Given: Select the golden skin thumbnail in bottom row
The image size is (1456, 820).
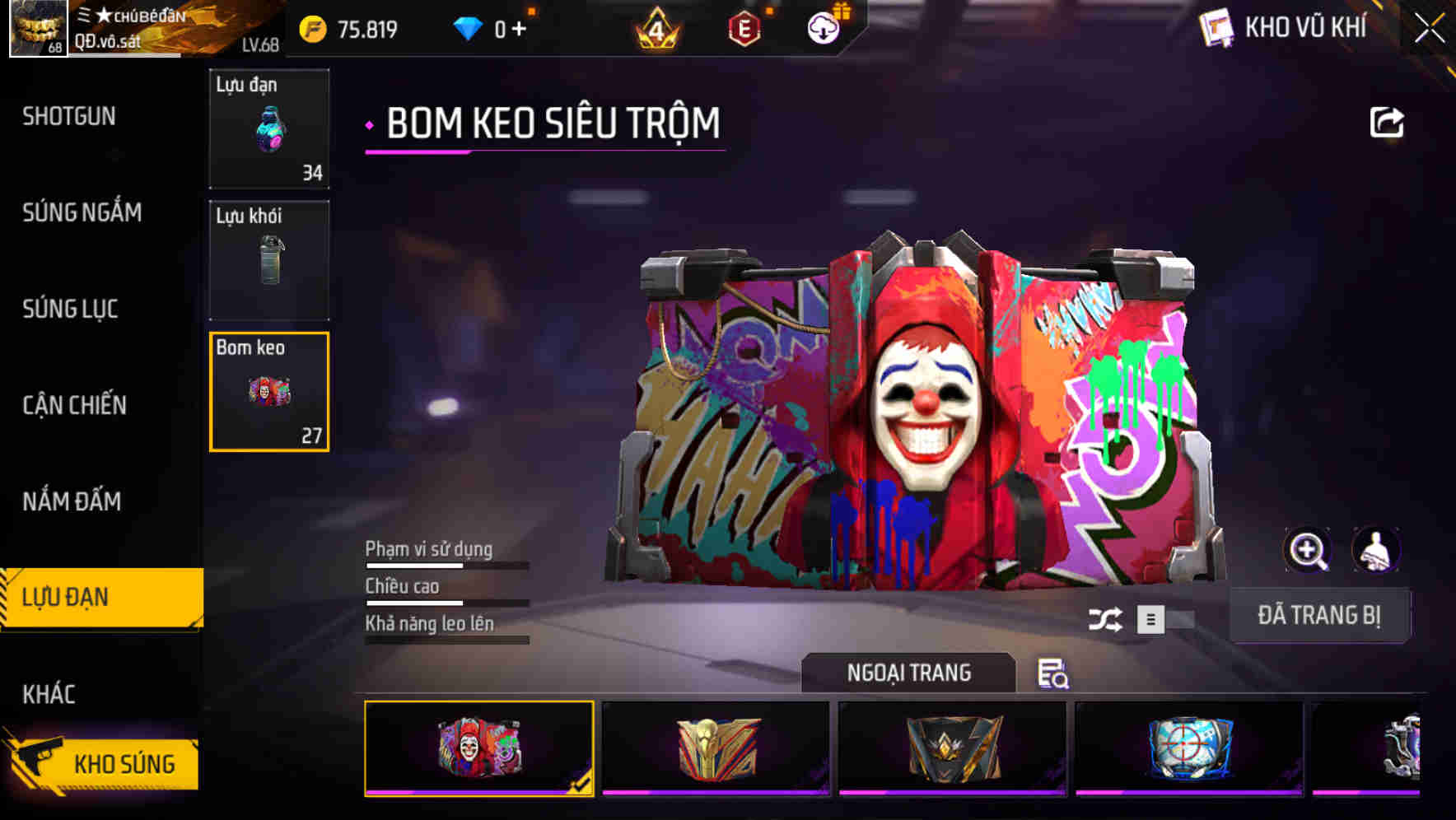Looking at the screenshot, I should point(716,746).
